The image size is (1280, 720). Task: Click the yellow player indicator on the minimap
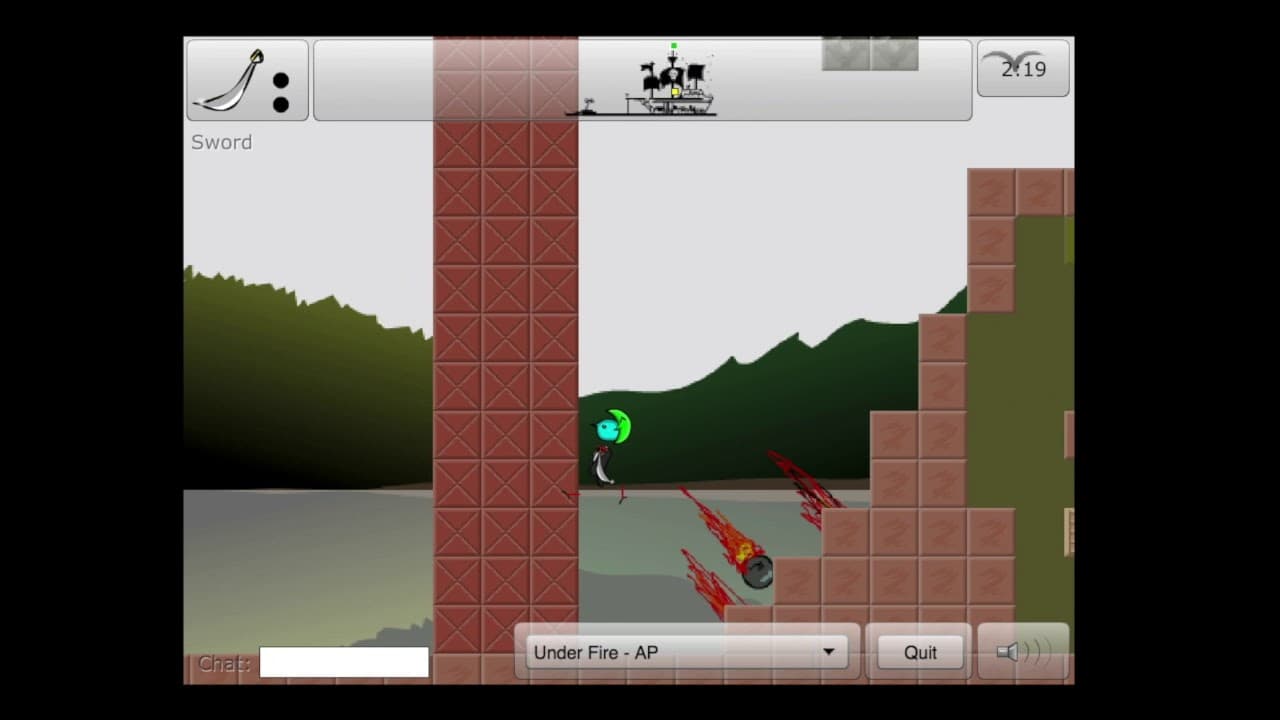point(676,92)
